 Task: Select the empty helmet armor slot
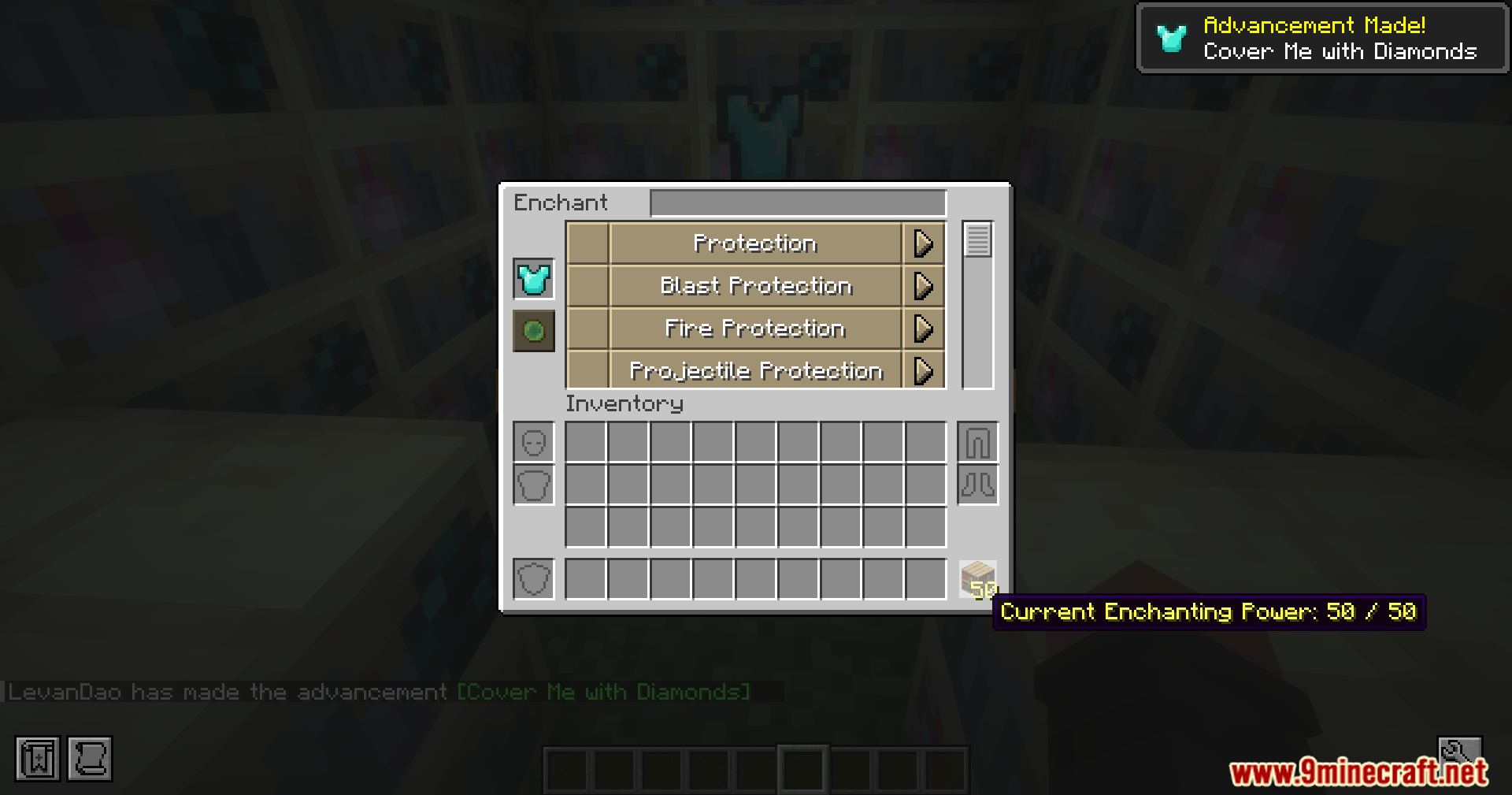533,442
